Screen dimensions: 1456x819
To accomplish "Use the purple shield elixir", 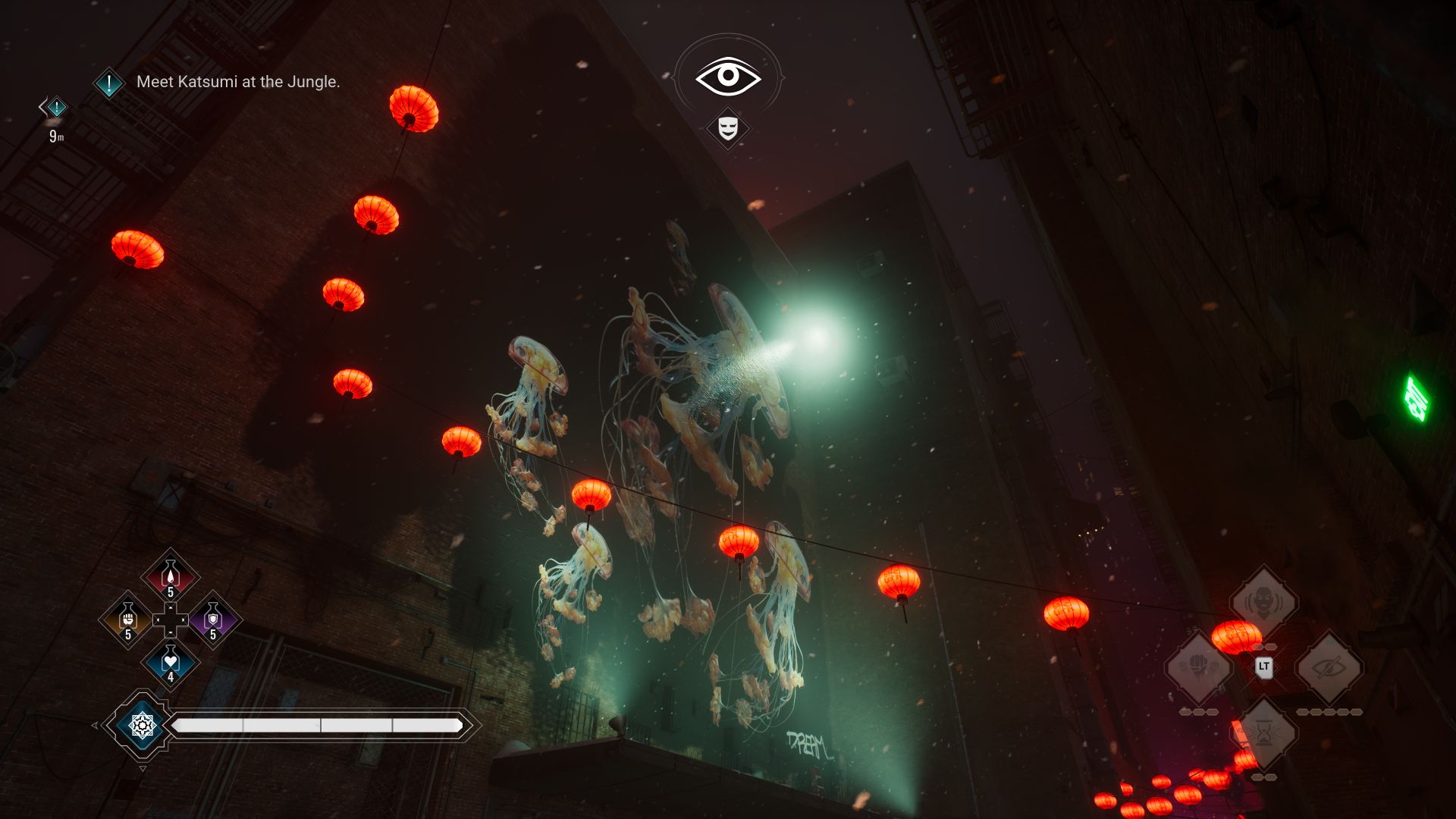I will click(213, 619).
